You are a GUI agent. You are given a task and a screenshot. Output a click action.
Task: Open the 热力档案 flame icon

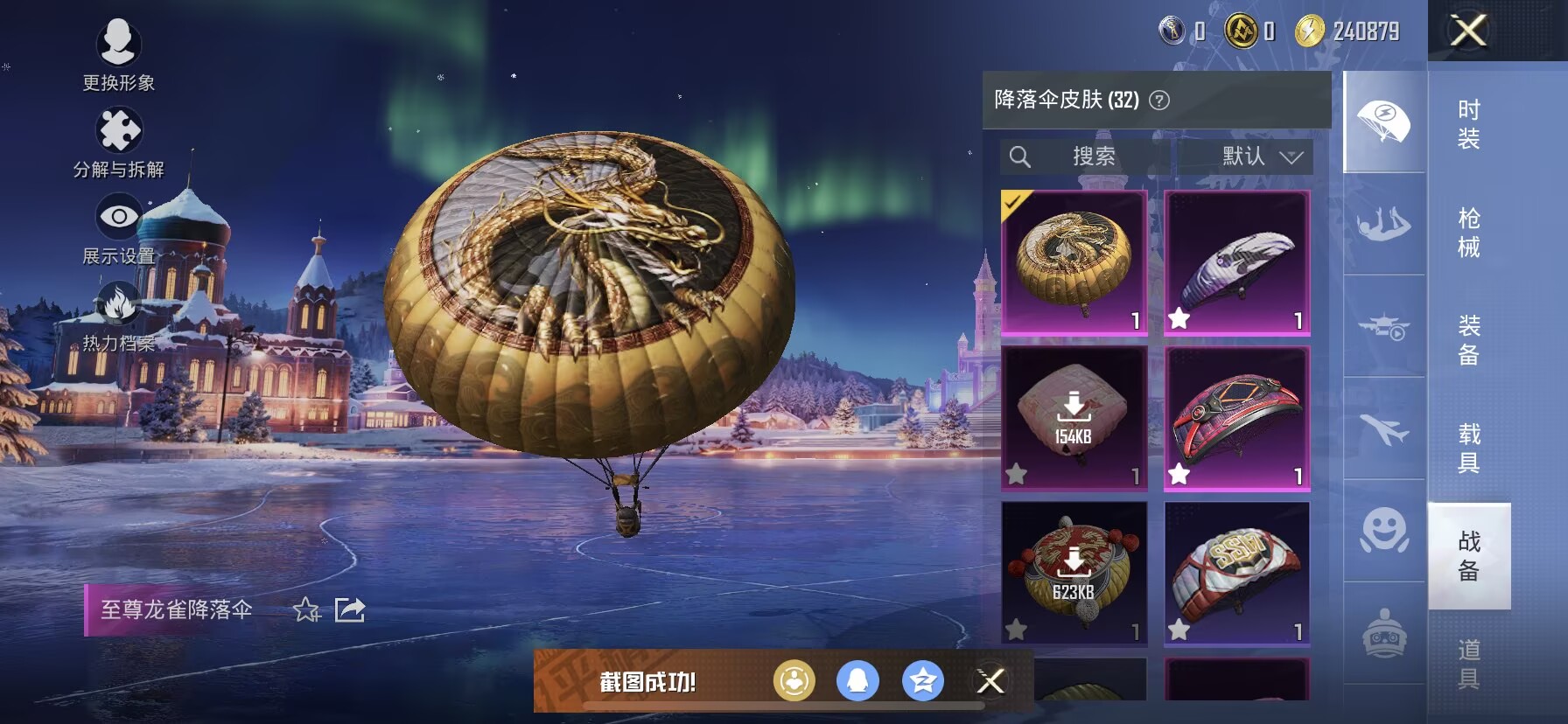click(x=118, y=315)
